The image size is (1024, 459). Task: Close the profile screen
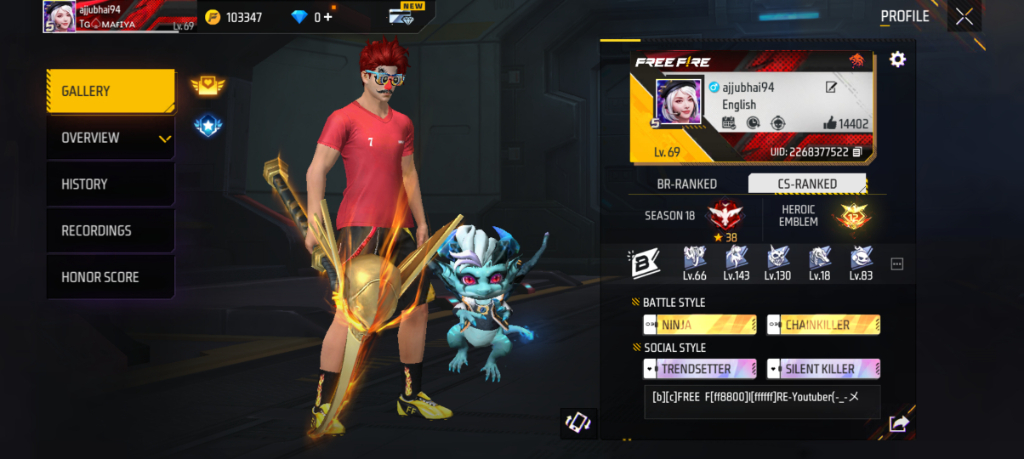coord(963,16)
